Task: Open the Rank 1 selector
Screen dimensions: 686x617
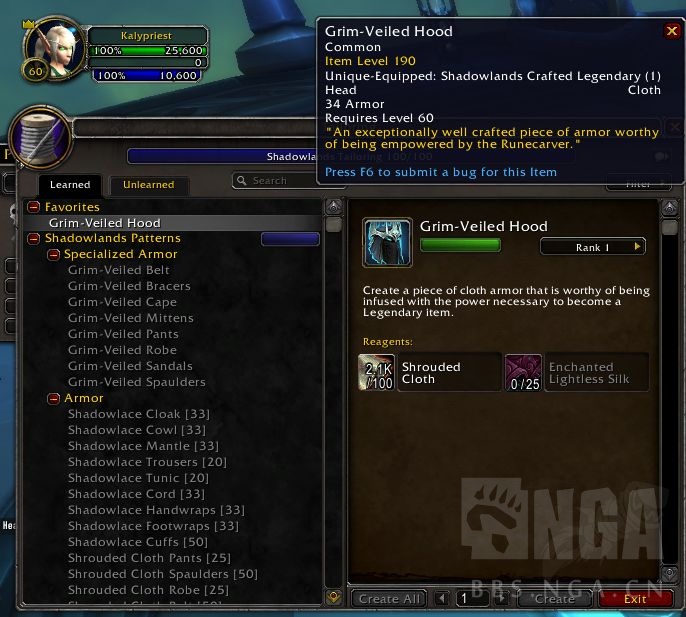Action: point(593,247)
